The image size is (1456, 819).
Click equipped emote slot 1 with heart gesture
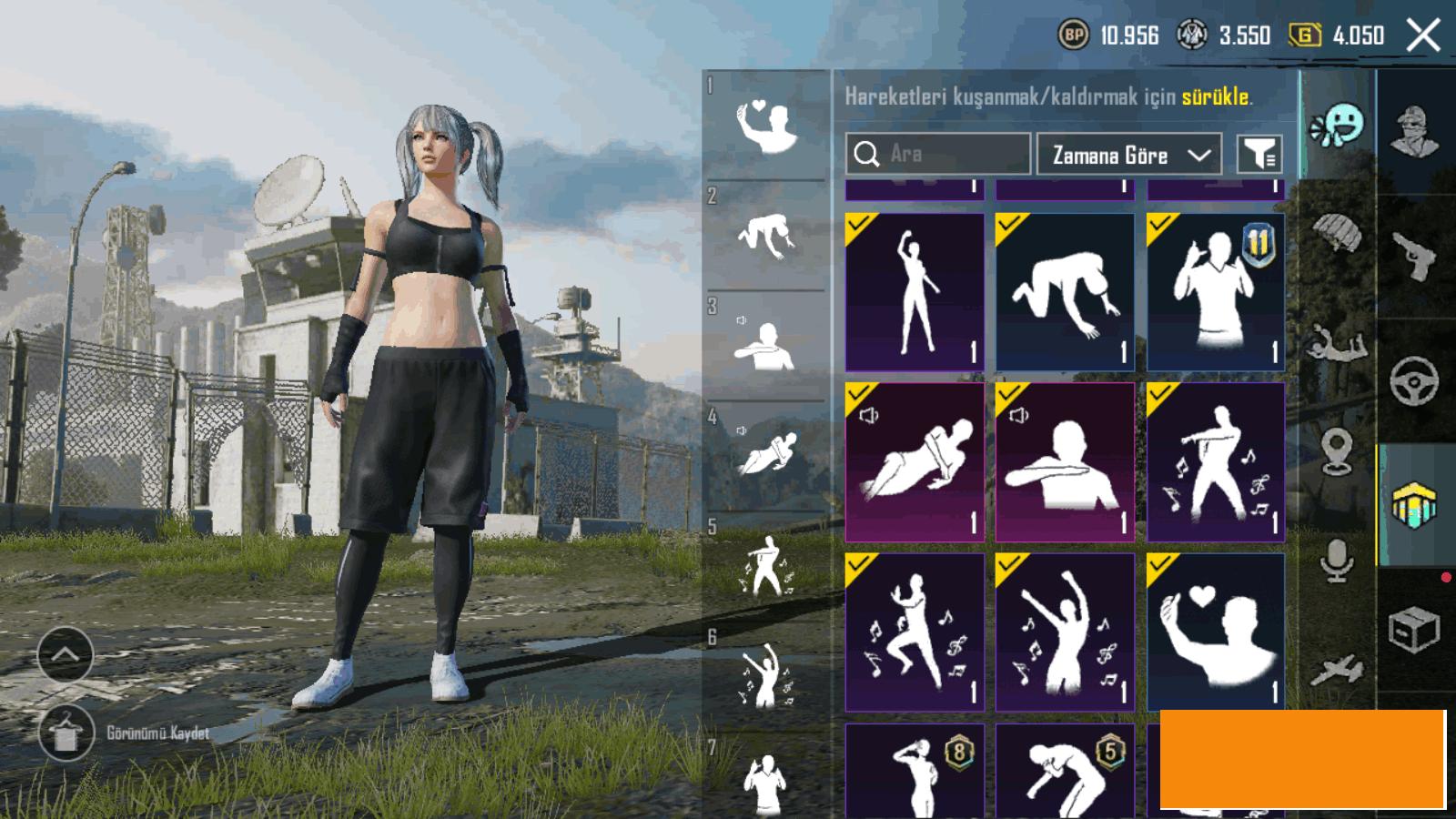click(x=766, y=126)
